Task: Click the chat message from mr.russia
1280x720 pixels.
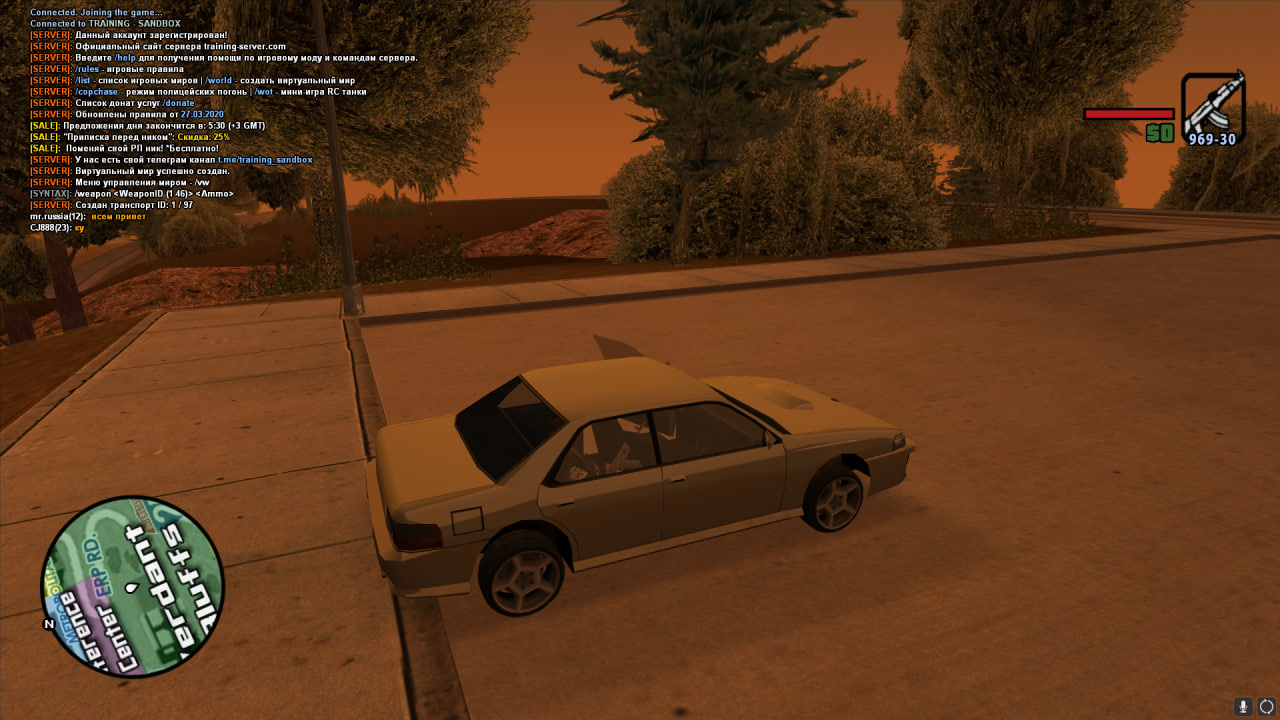Action: point(88,216)
